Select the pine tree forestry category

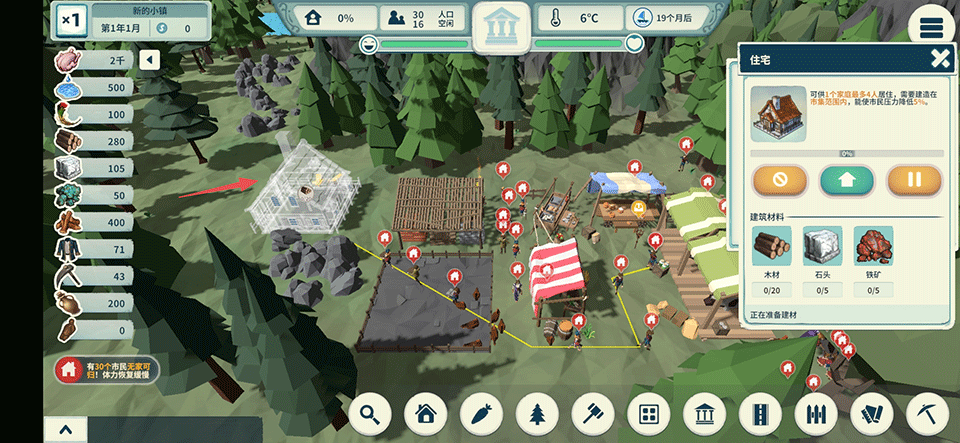point(539,413)
